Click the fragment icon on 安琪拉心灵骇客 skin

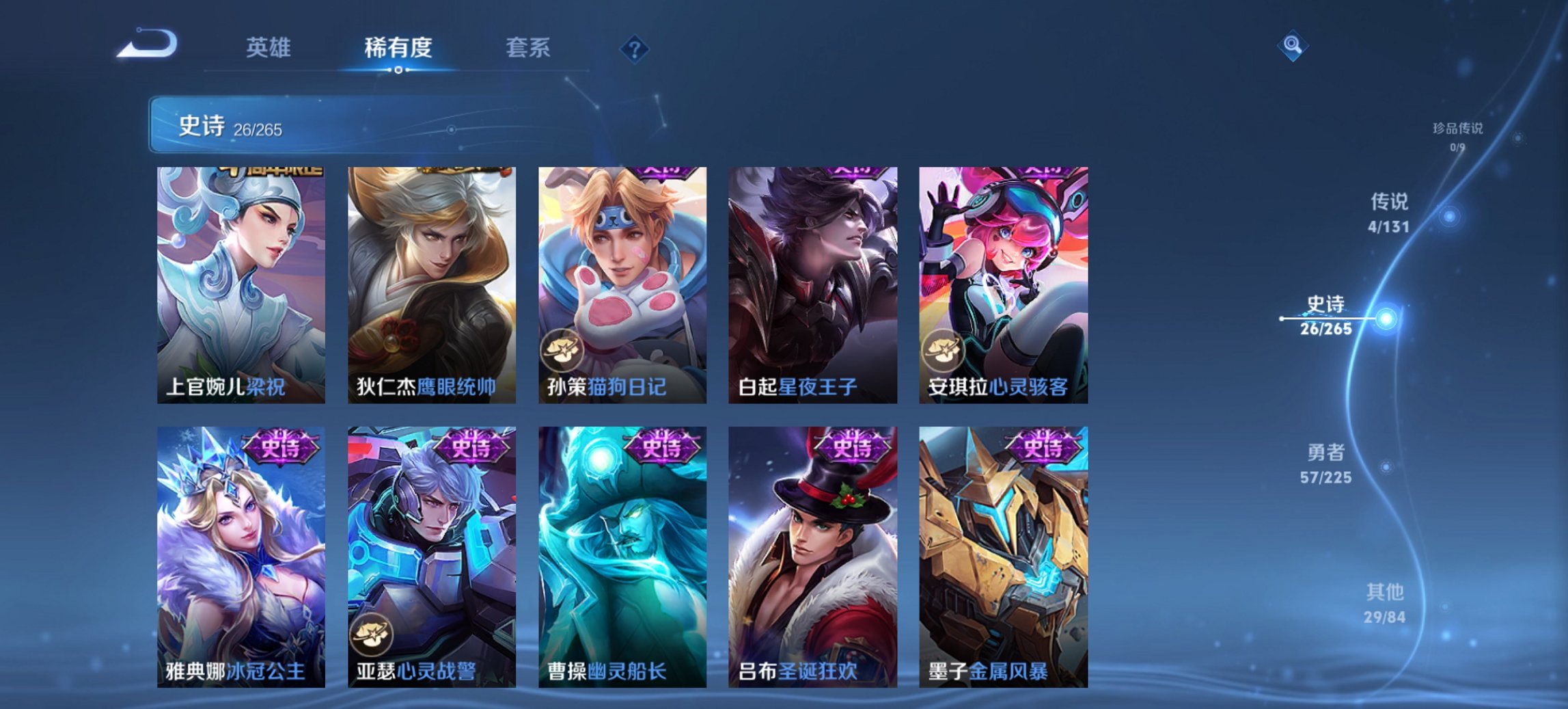(944, 351)
